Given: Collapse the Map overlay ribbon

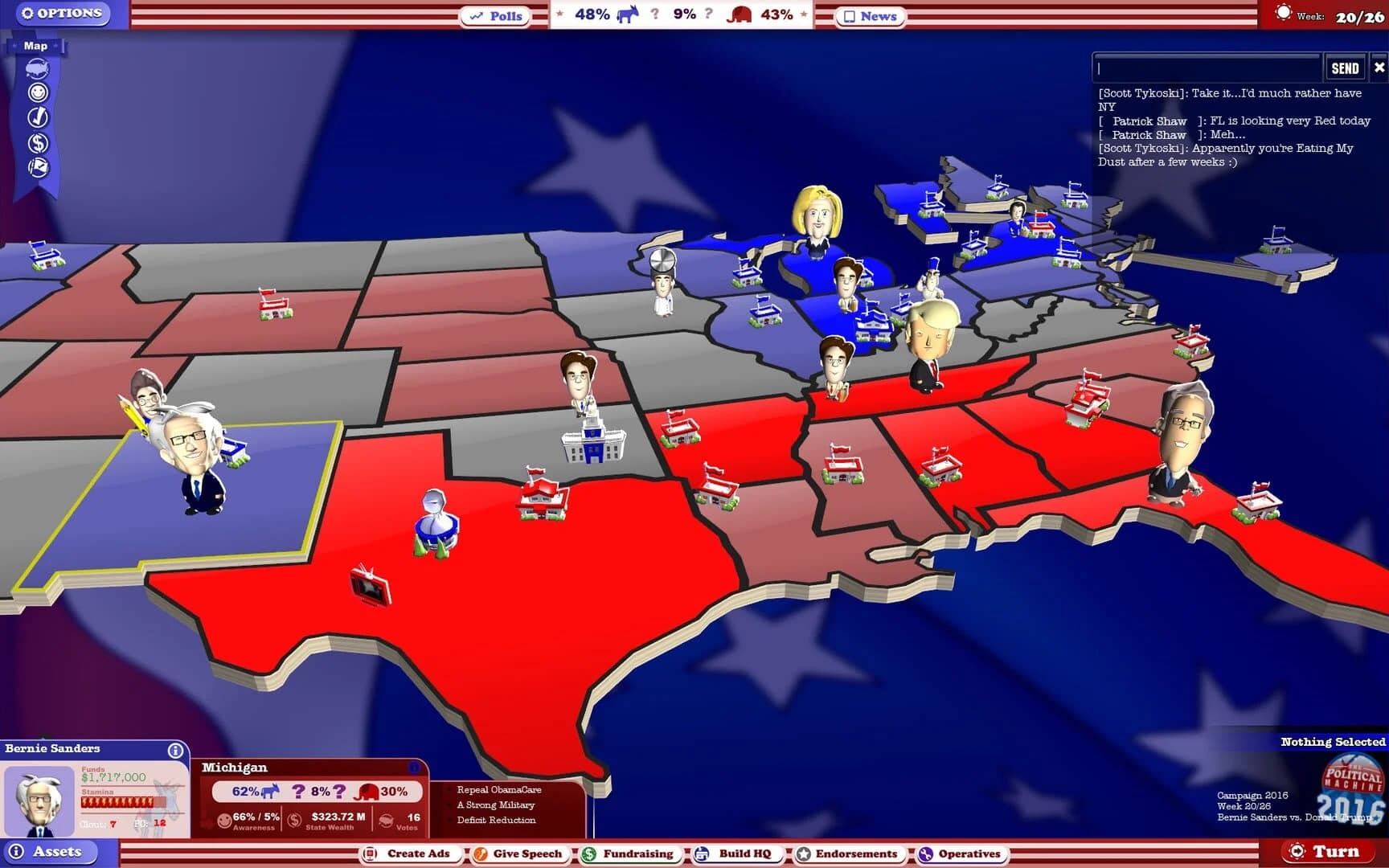Looking at the screenshot, I should 35,46.
